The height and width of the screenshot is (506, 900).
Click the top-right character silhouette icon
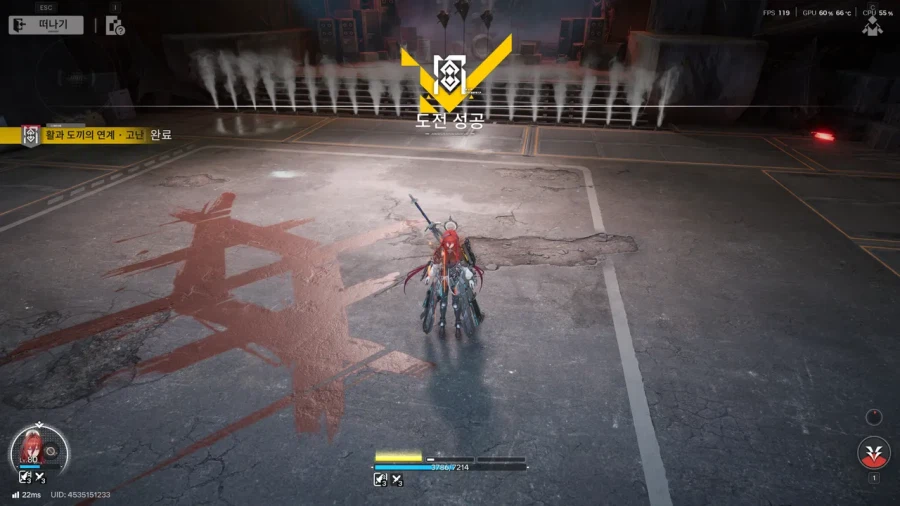point(873,26)
